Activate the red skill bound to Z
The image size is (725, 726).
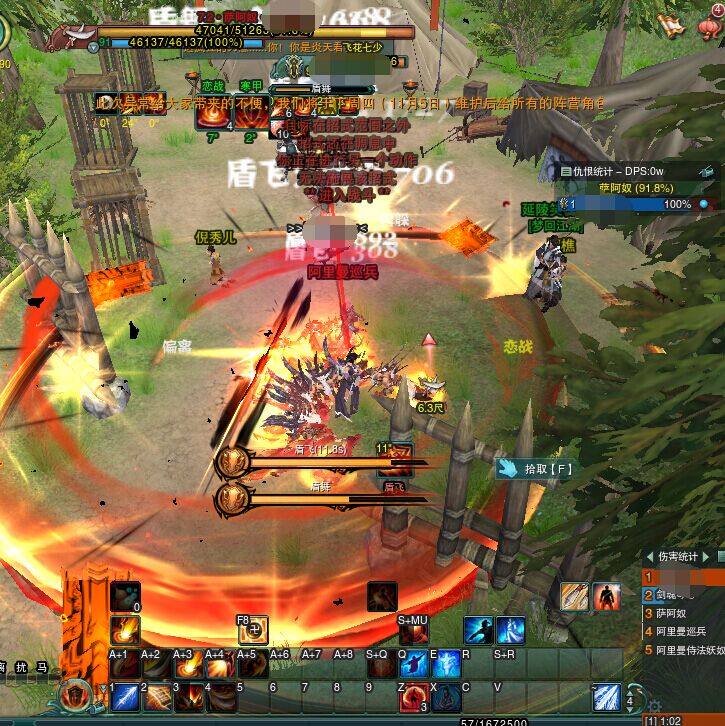point(413,696)
